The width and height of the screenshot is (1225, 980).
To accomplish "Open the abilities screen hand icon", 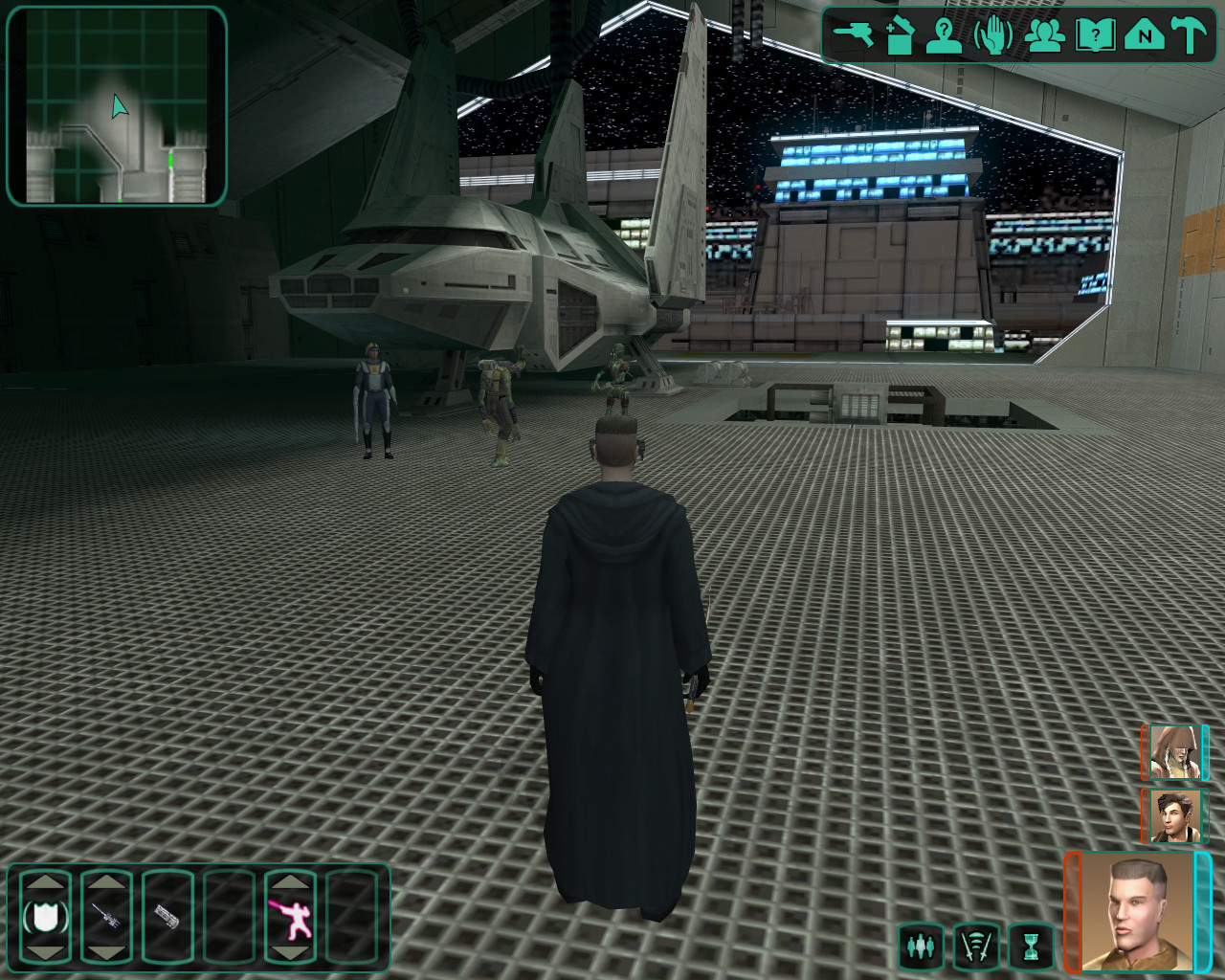I will coord(993,36).
